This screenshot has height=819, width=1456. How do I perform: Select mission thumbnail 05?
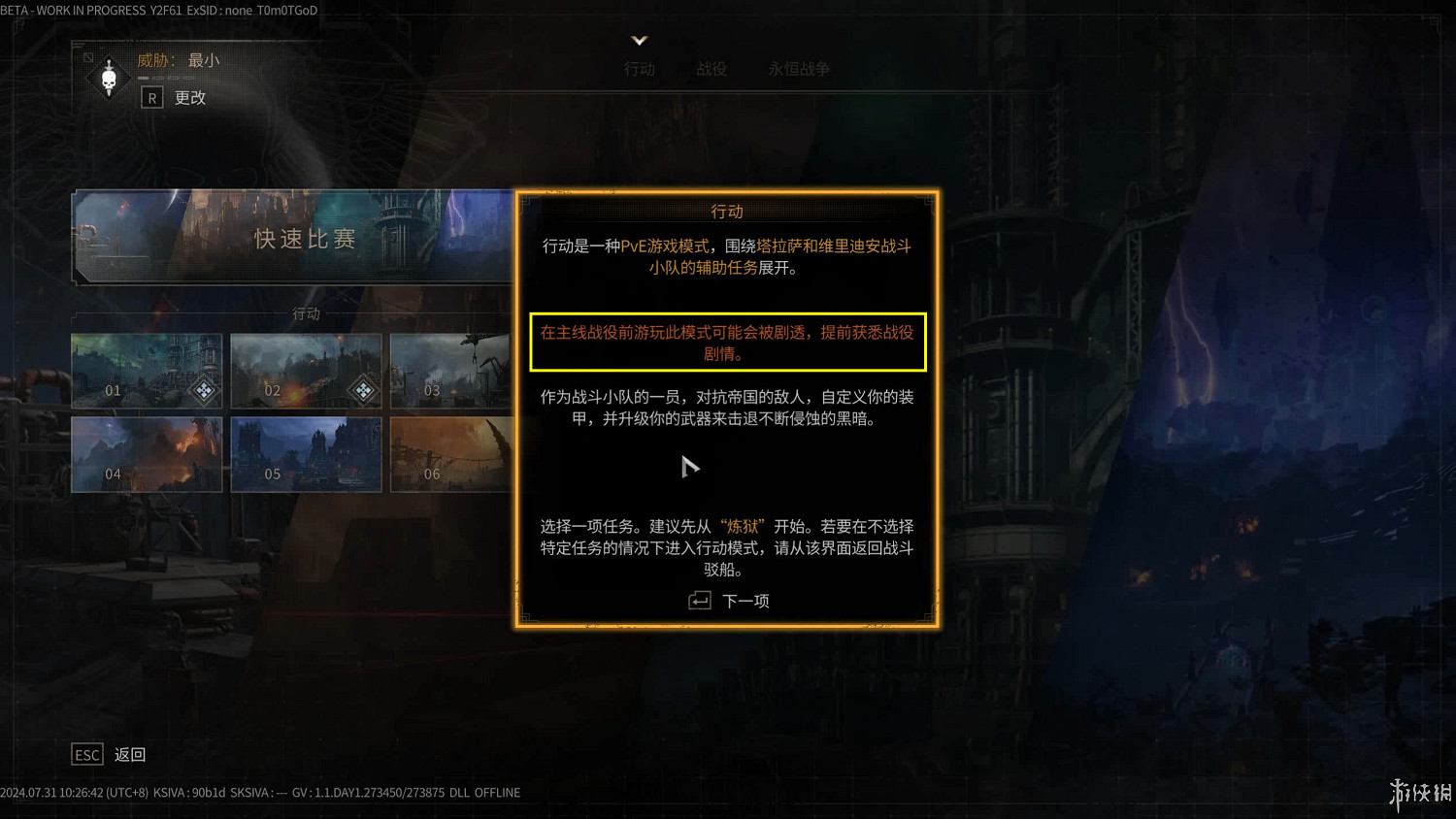click(x=306, y=454)
